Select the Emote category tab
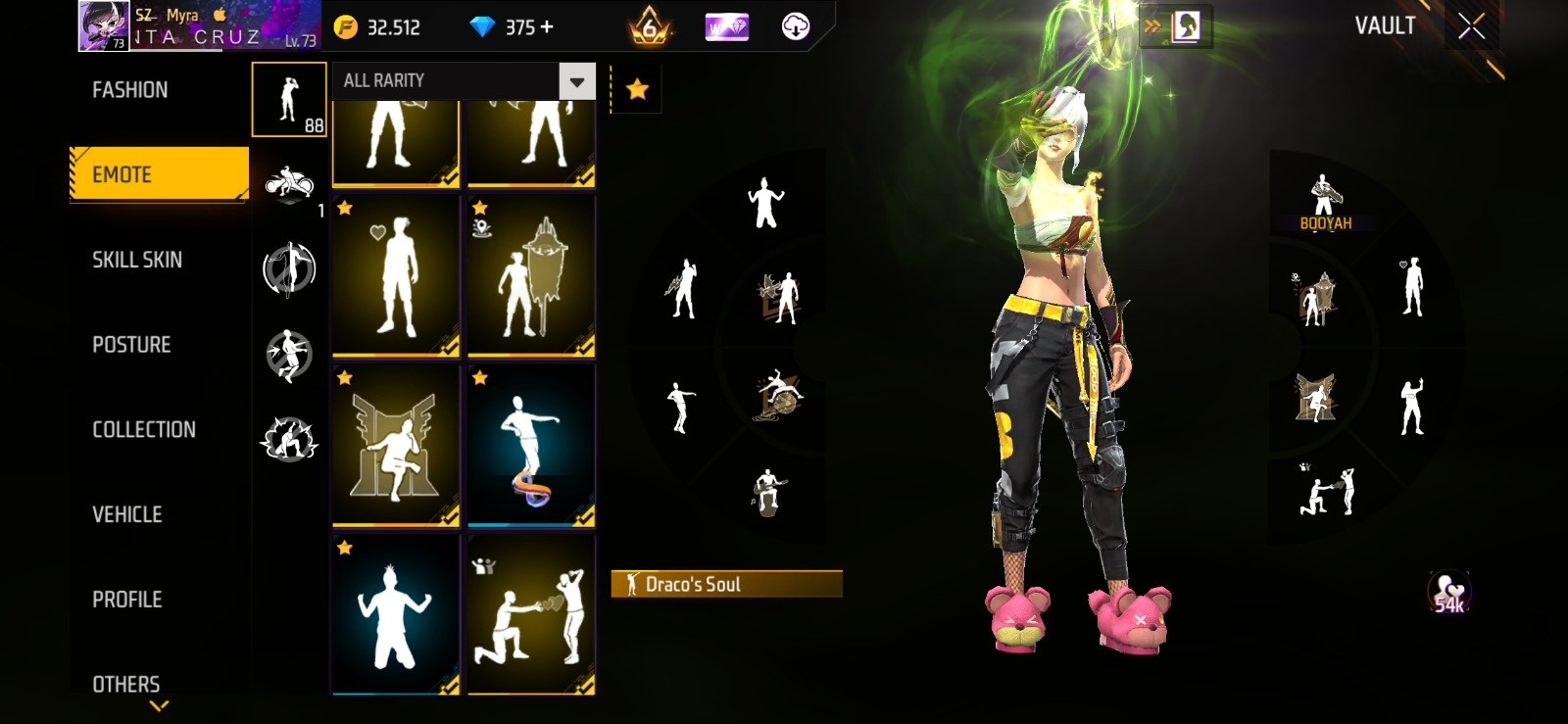 point(159,174)
